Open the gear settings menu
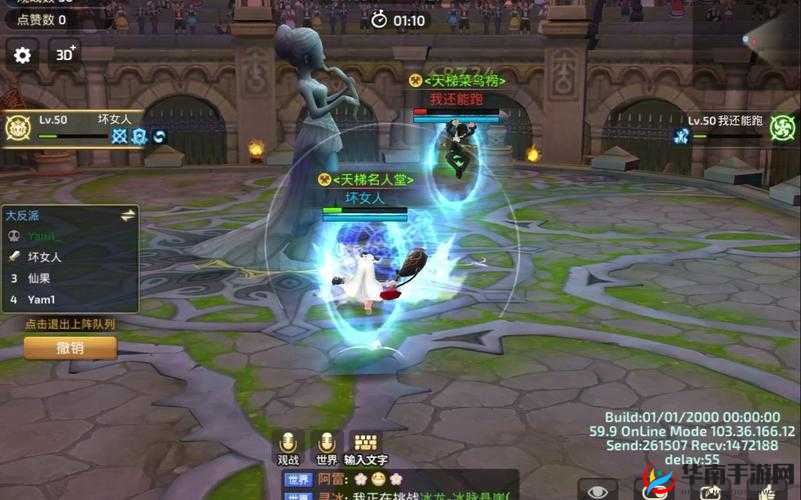This screenshot has height=500, width=801. point(23,54)
